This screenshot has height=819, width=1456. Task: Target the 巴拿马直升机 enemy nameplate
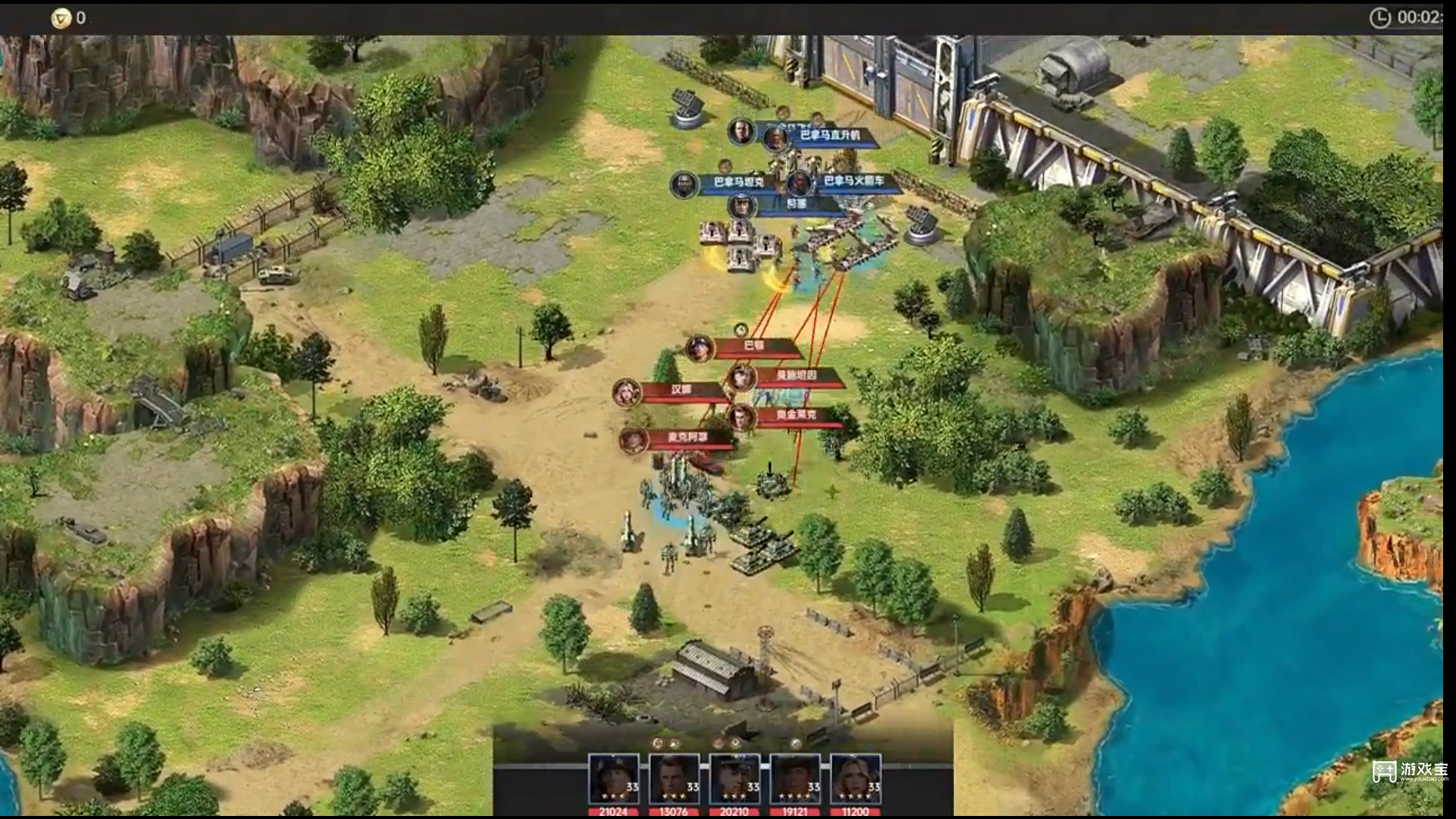pyautogui.click(x=829, y=136)
